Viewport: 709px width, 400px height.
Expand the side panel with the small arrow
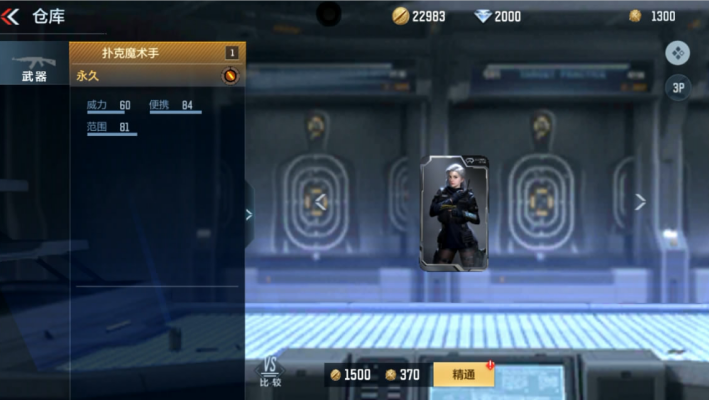tap(249, 214)
